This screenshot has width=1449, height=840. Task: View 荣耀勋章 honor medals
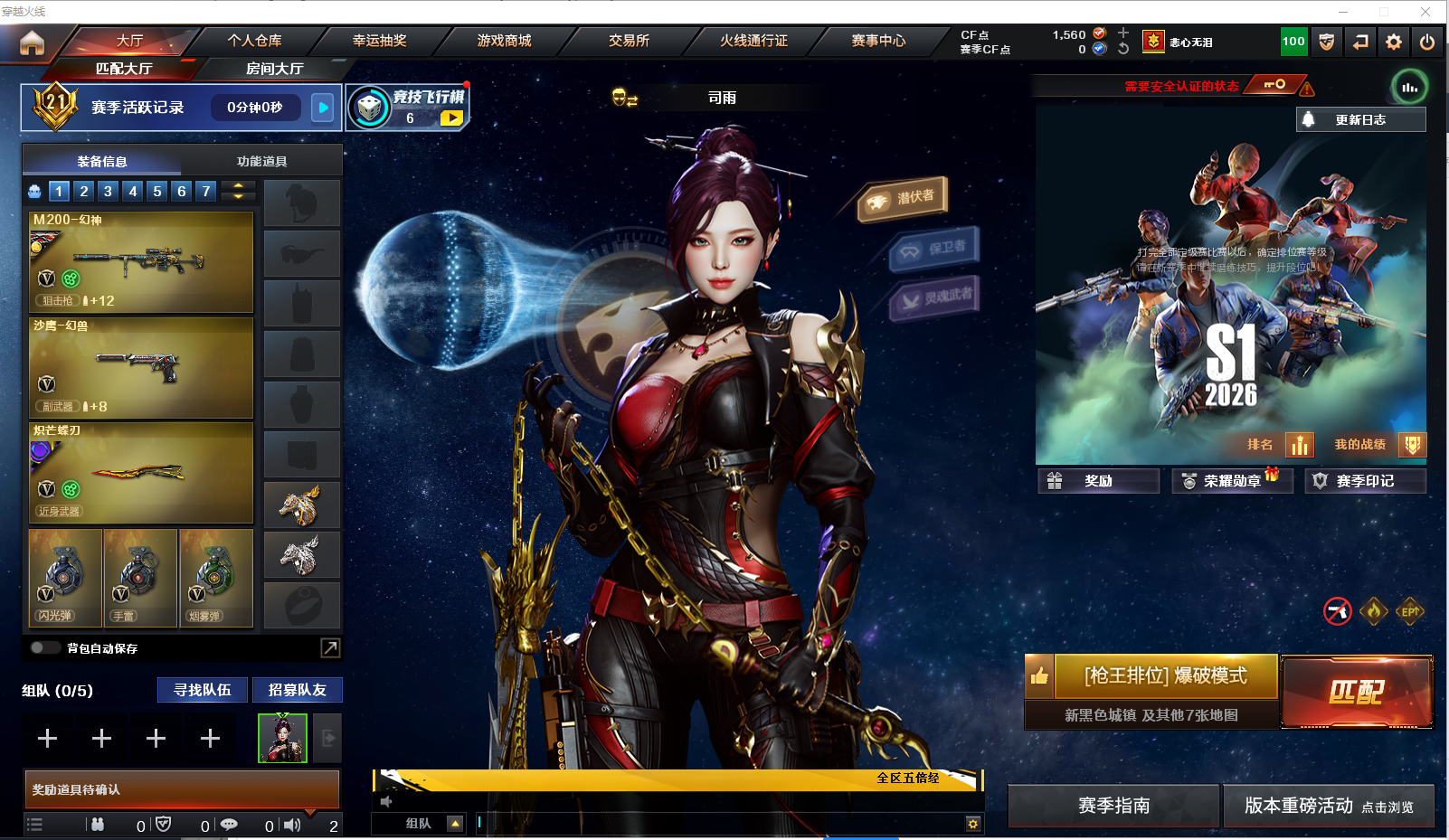point(1231,481)
